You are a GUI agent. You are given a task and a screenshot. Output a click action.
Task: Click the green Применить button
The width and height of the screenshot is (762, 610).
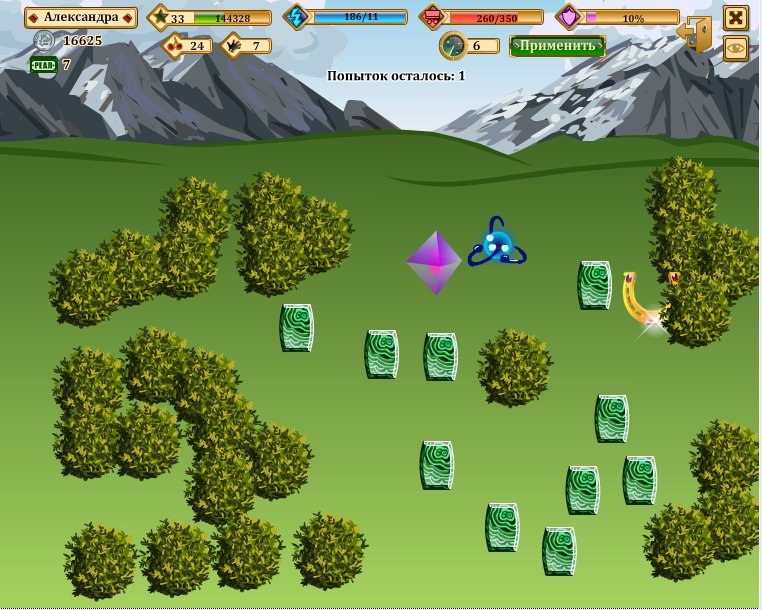click(x=557, y=46)
